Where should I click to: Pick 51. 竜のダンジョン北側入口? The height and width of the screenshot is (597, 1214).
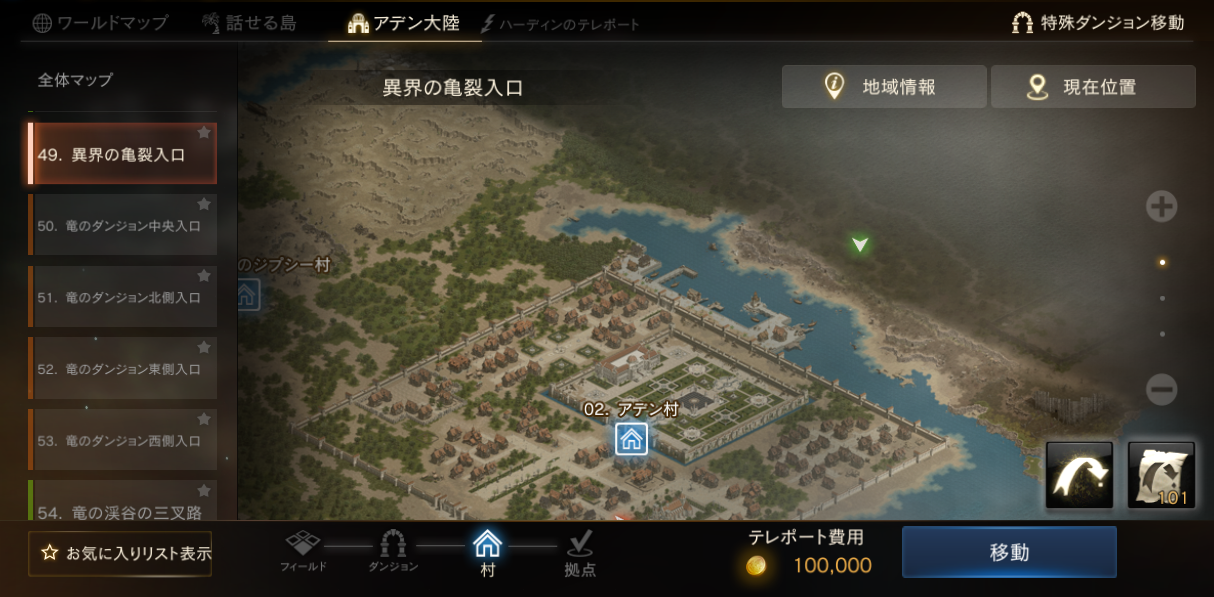click(122, 297)
